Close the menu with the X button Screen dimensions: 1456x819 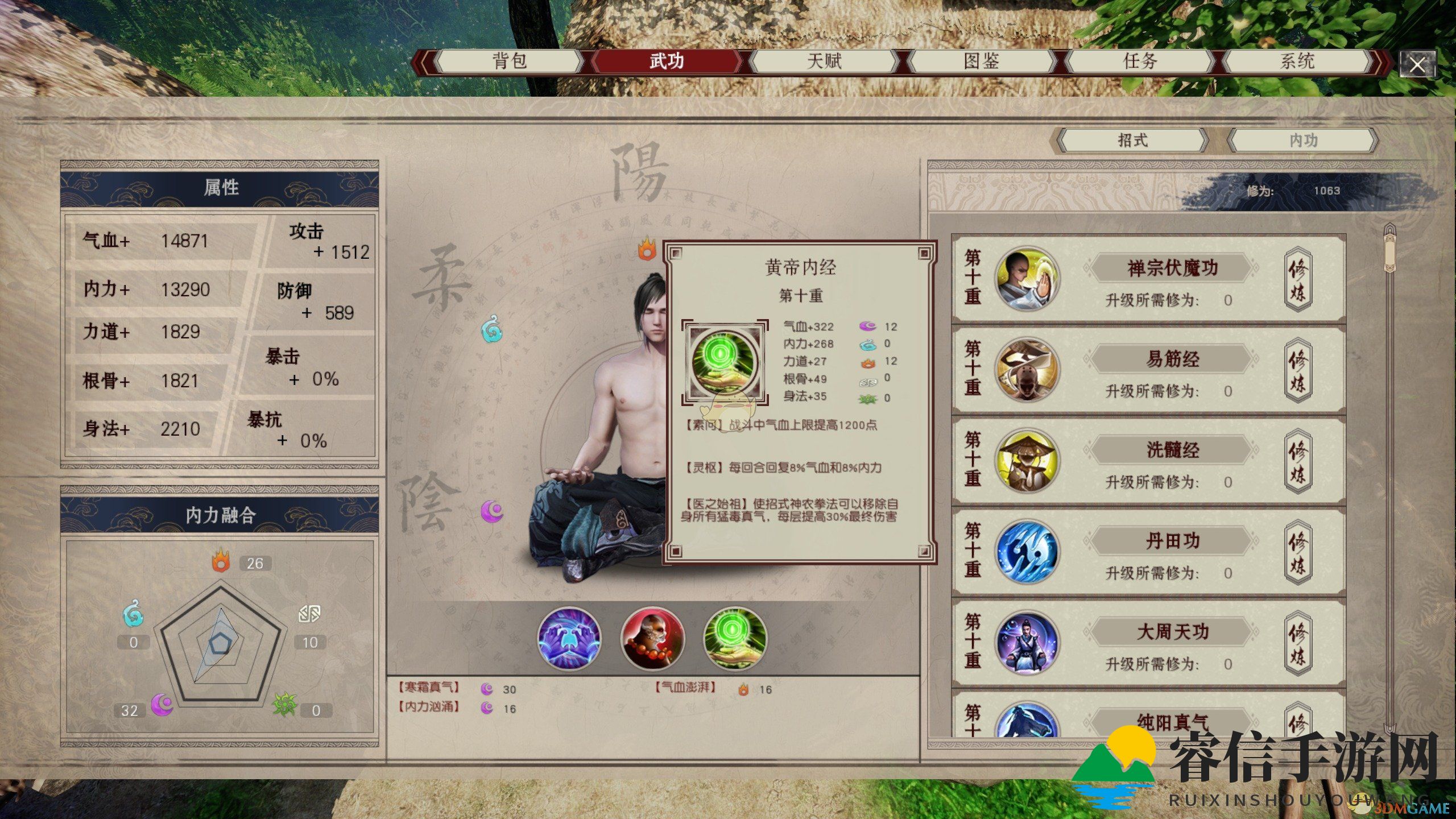coord(1417,65)
